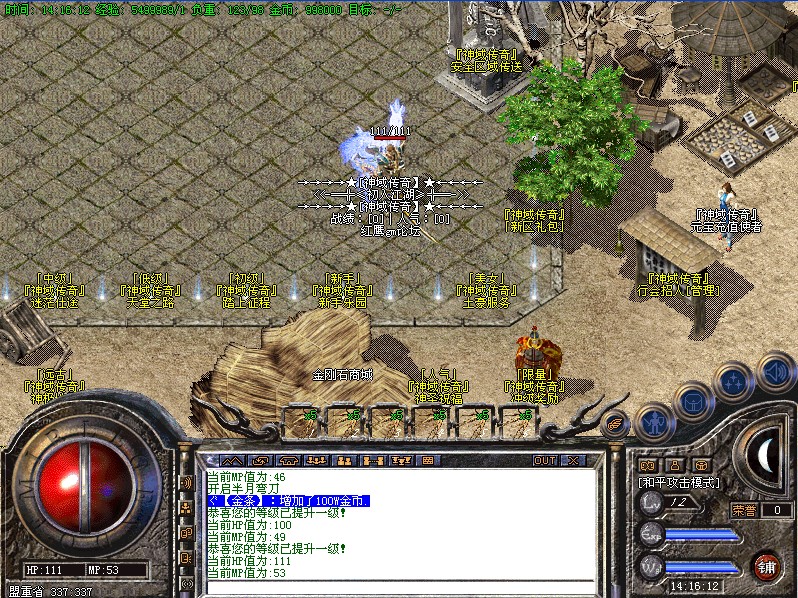The width and height of the screenshot is (798, 598).
Task: Click the OUT button above chat
Action: 544,461
